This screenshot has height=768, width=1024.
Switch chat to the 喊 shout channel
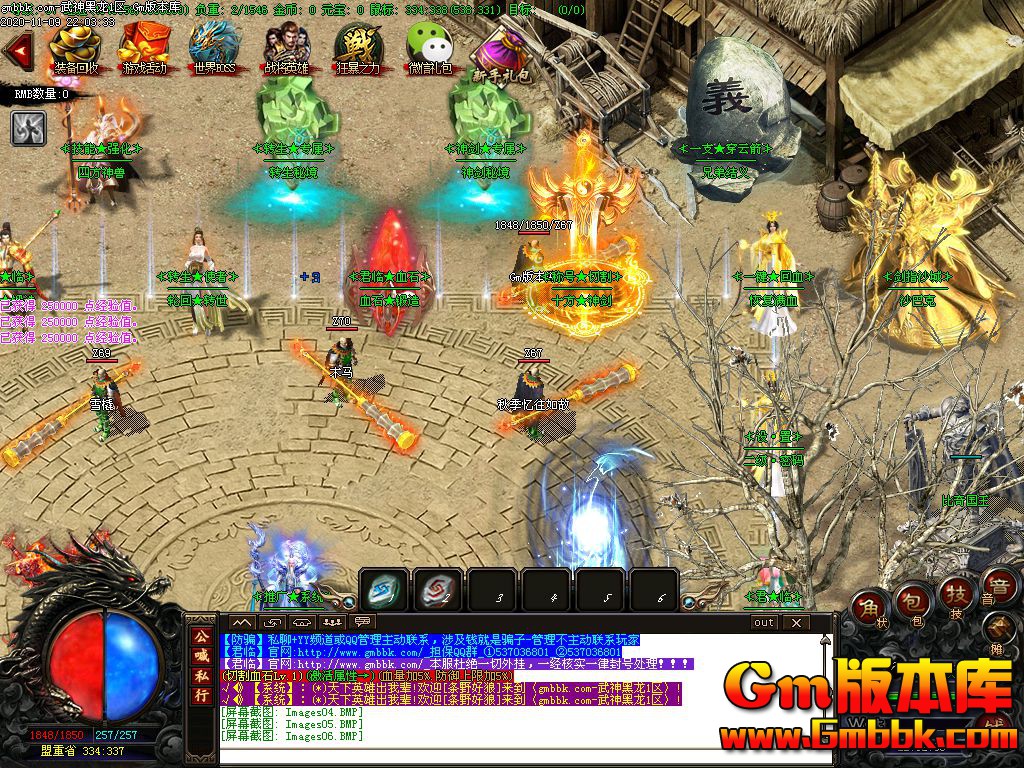202,655
